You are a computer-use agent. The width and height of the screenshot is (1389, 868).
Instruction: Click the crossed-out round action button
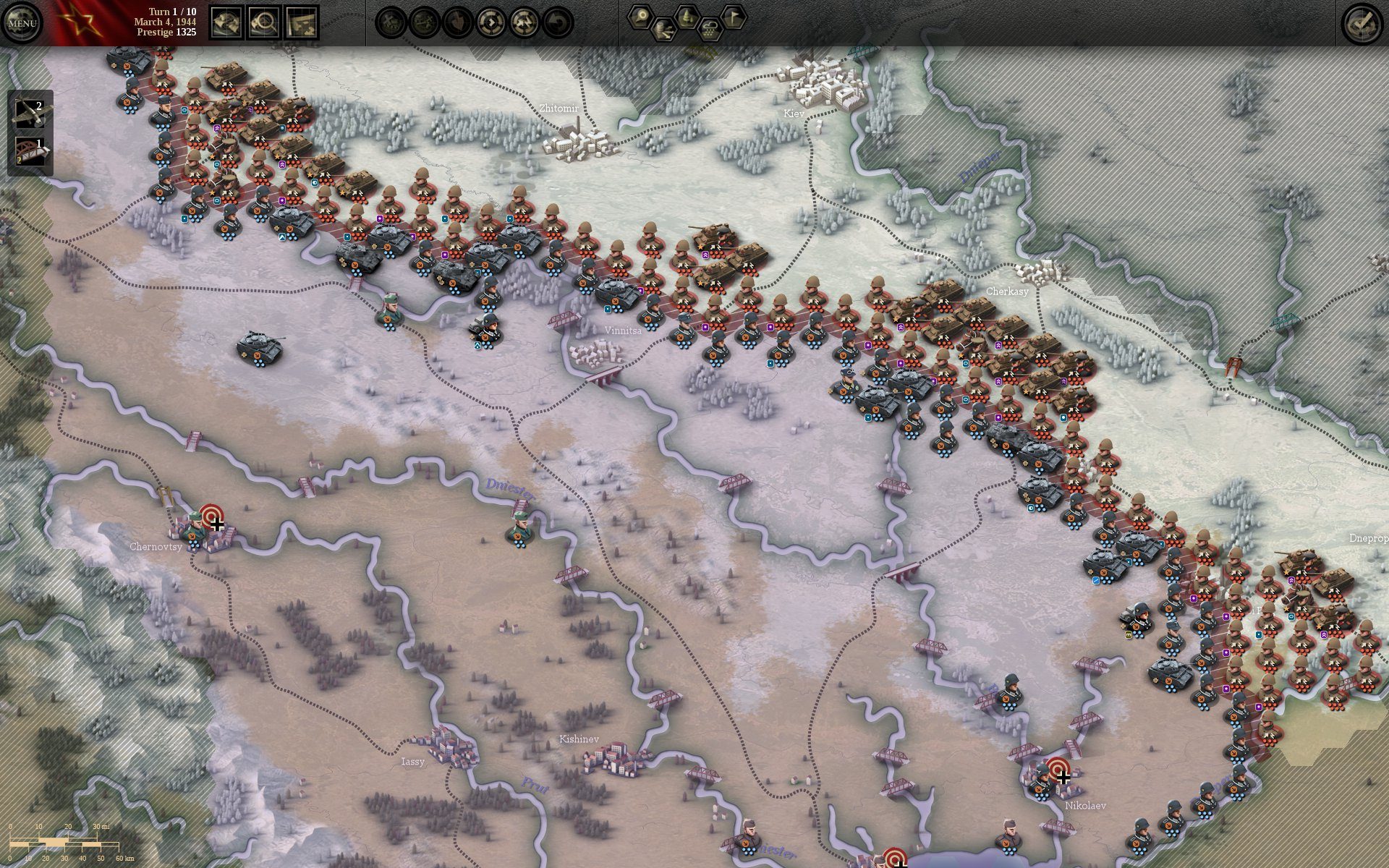click(x=391, y=23)
